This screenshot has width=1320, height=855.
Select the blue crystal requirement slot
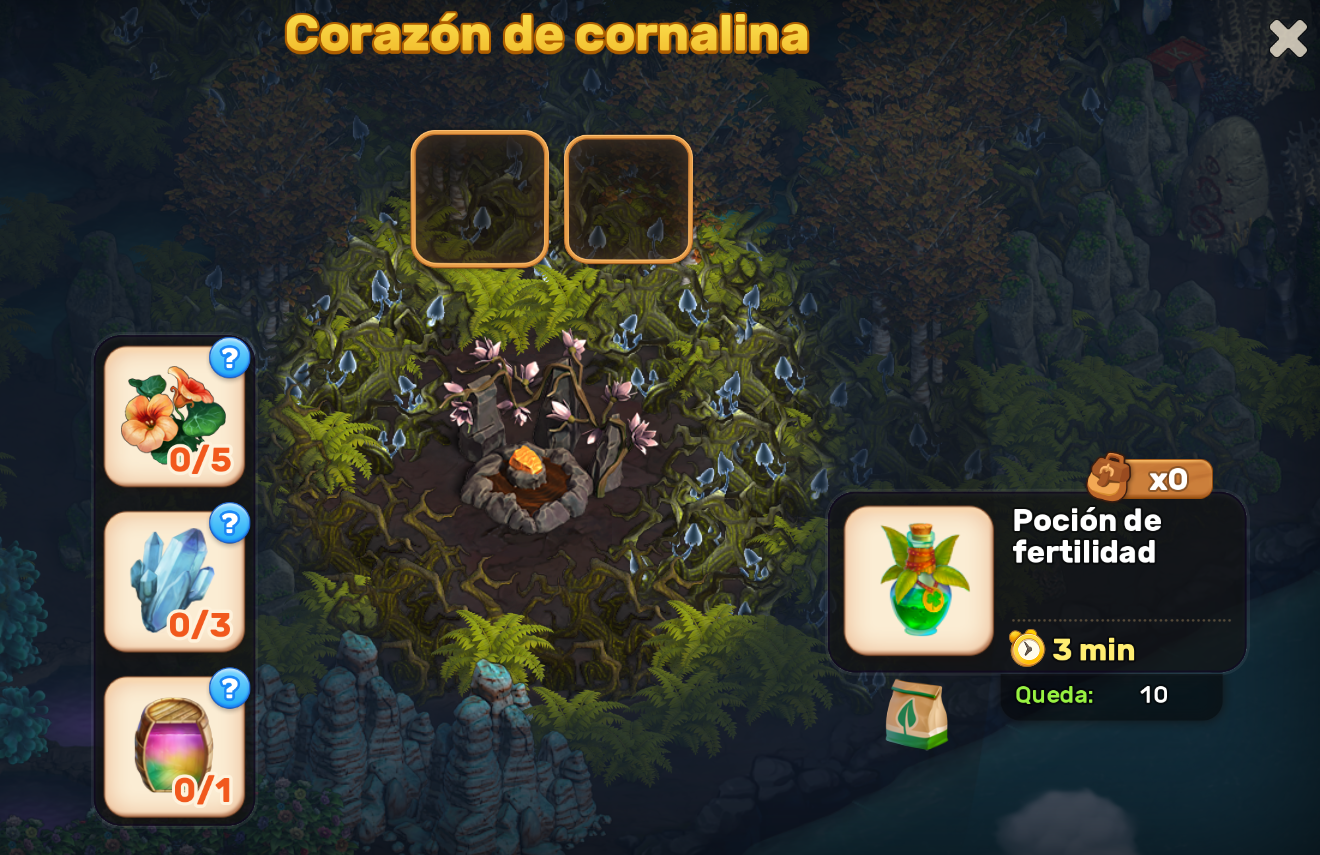174,582
